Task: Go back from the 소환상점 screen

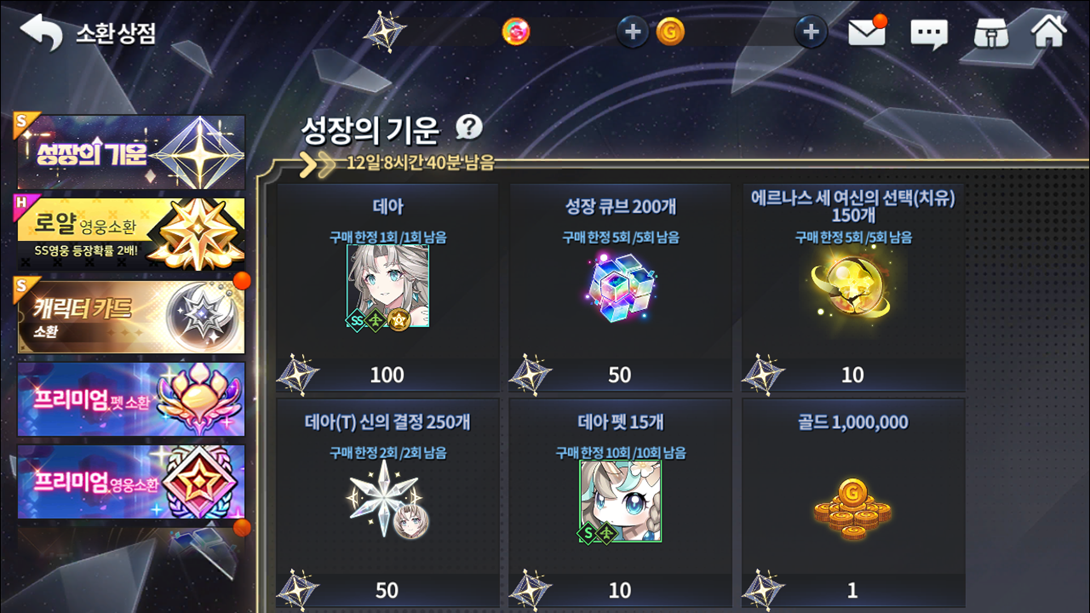Action: click(42, 32)
